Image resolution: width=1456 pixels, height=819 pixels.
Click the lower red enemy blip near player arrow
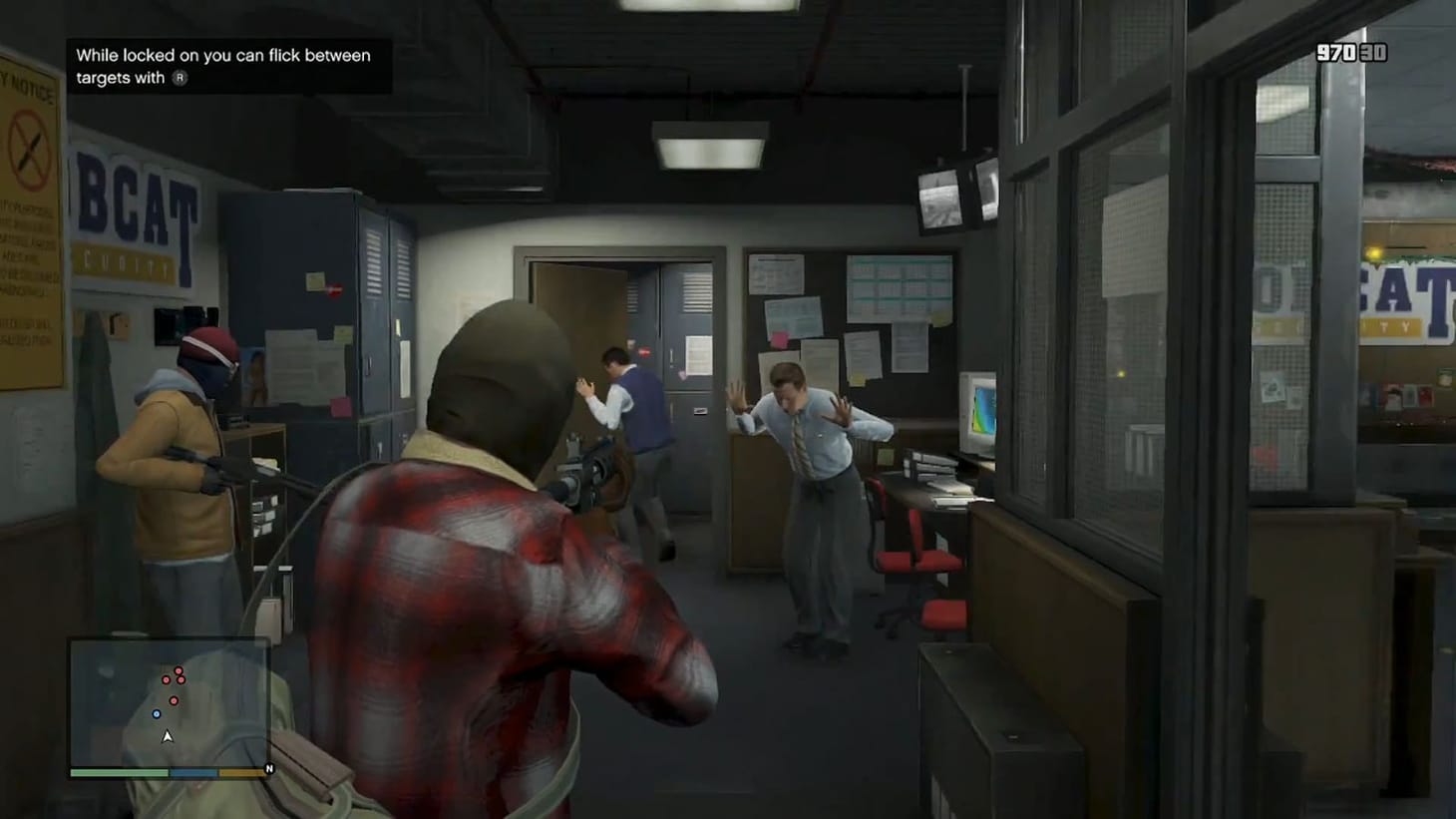[174, 700]
